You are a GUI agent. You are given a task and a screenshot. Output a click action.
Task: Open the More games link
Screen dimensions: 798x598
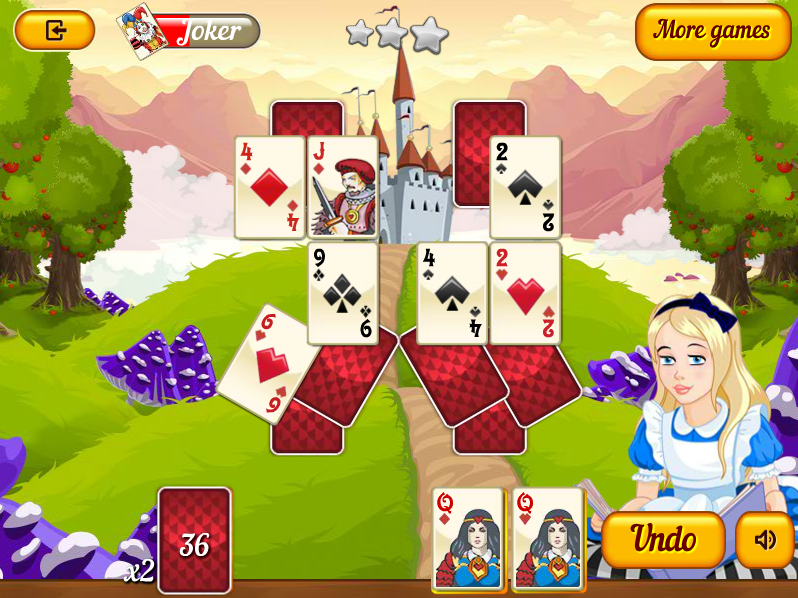(x=712, y=31)
